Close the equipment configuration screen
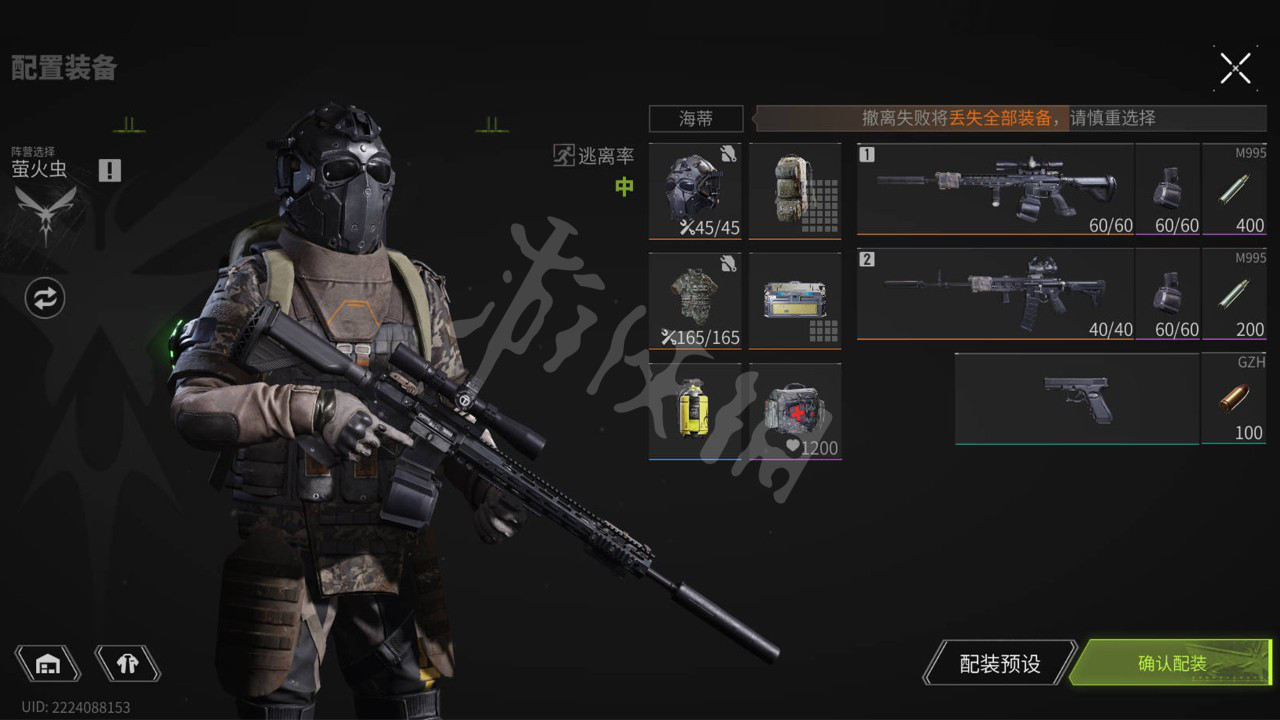 pyautogui.click(x=1235, y=68)
